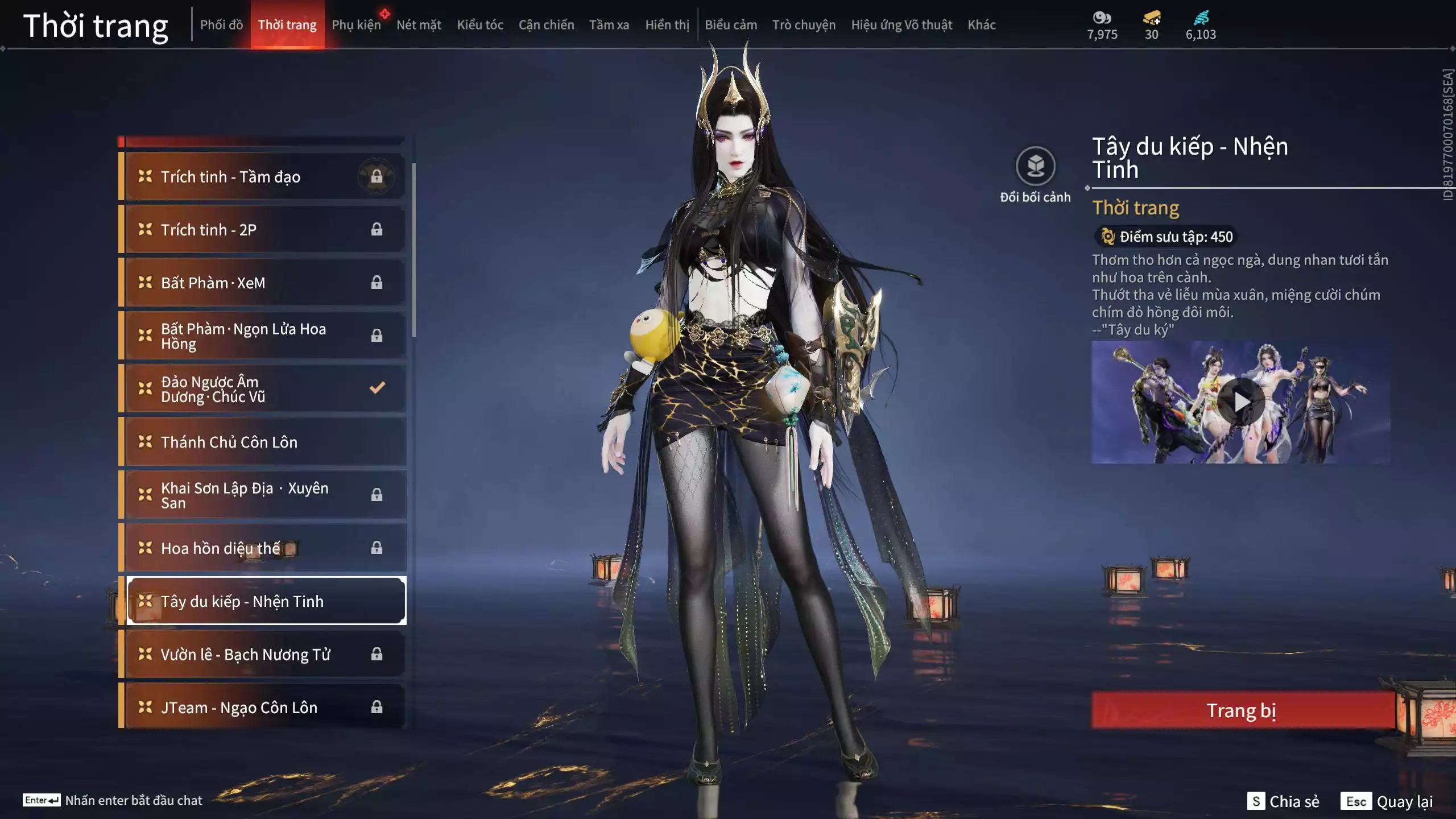This screenshot has width=1456, height=819.
Task: Select the Nét mặt tab
Action: [x=419, y=25]
